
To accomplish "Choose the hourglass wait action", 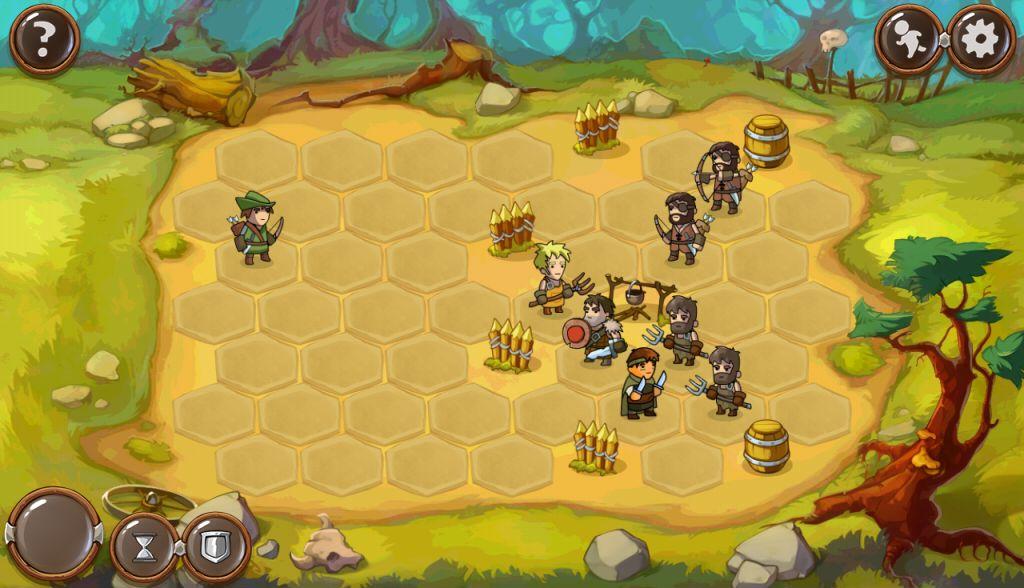I will point(146,547).
